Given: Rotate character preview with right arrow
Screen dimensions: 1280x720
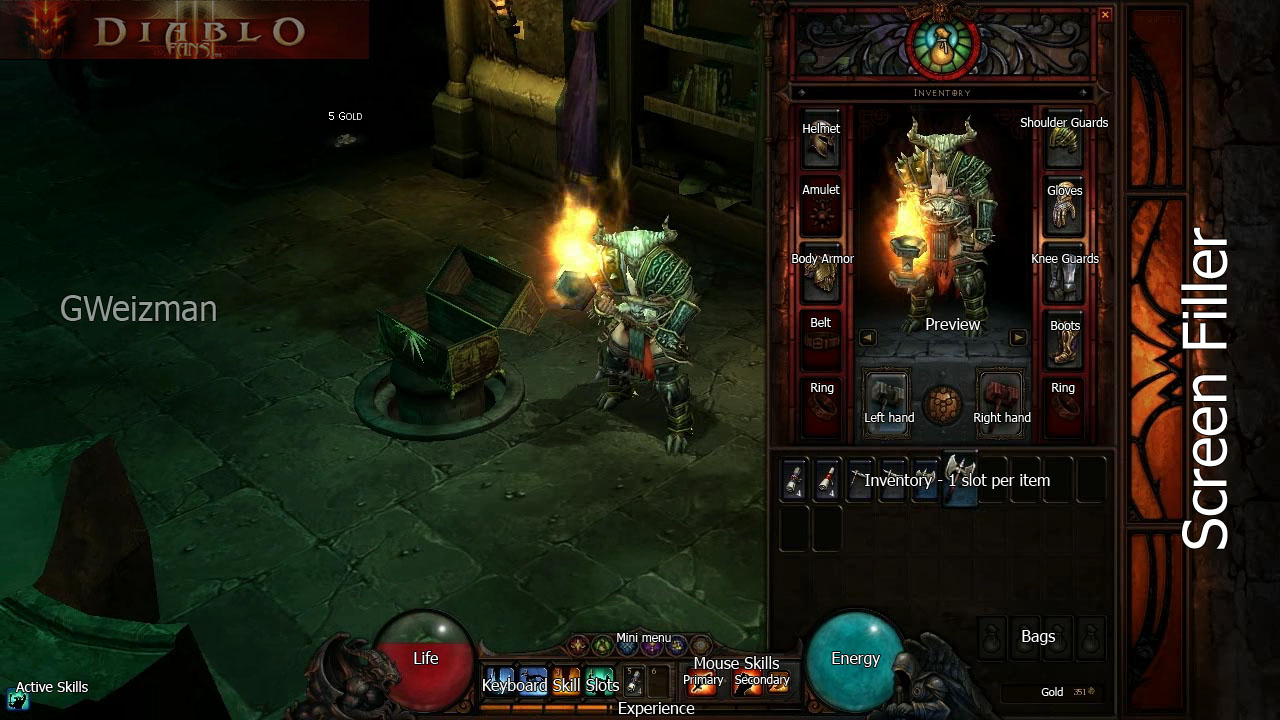Looking at the screenshot, I should [1018, 338].
